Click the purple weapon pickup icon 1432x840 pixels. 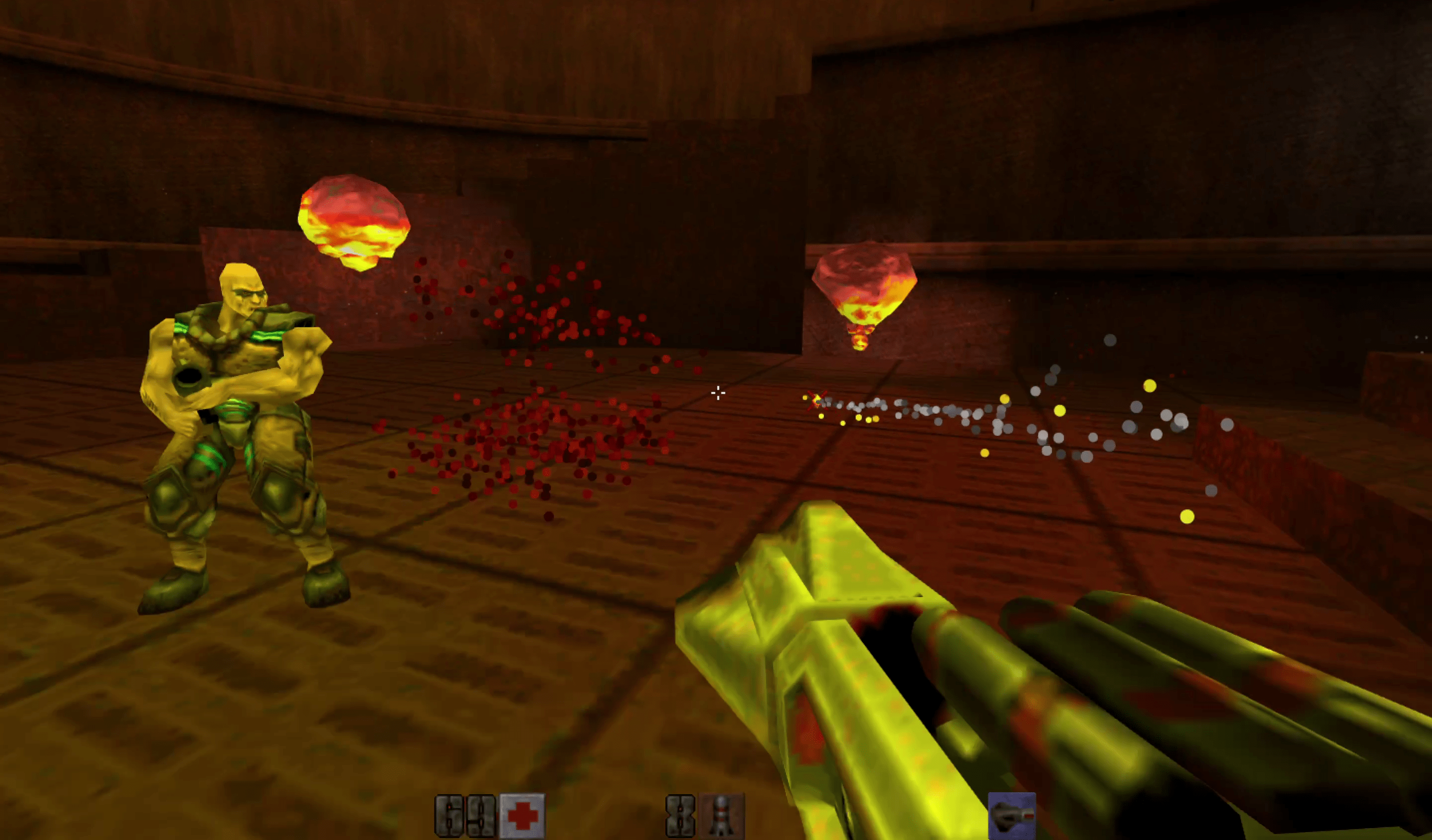1011,816
